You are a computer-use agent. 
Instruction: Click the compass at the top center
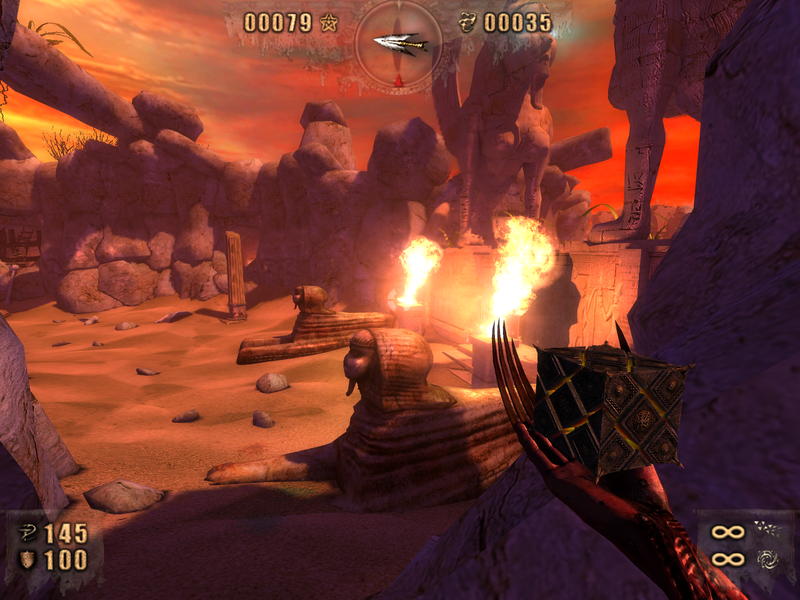pyautogui.click(x=398, y=43)
